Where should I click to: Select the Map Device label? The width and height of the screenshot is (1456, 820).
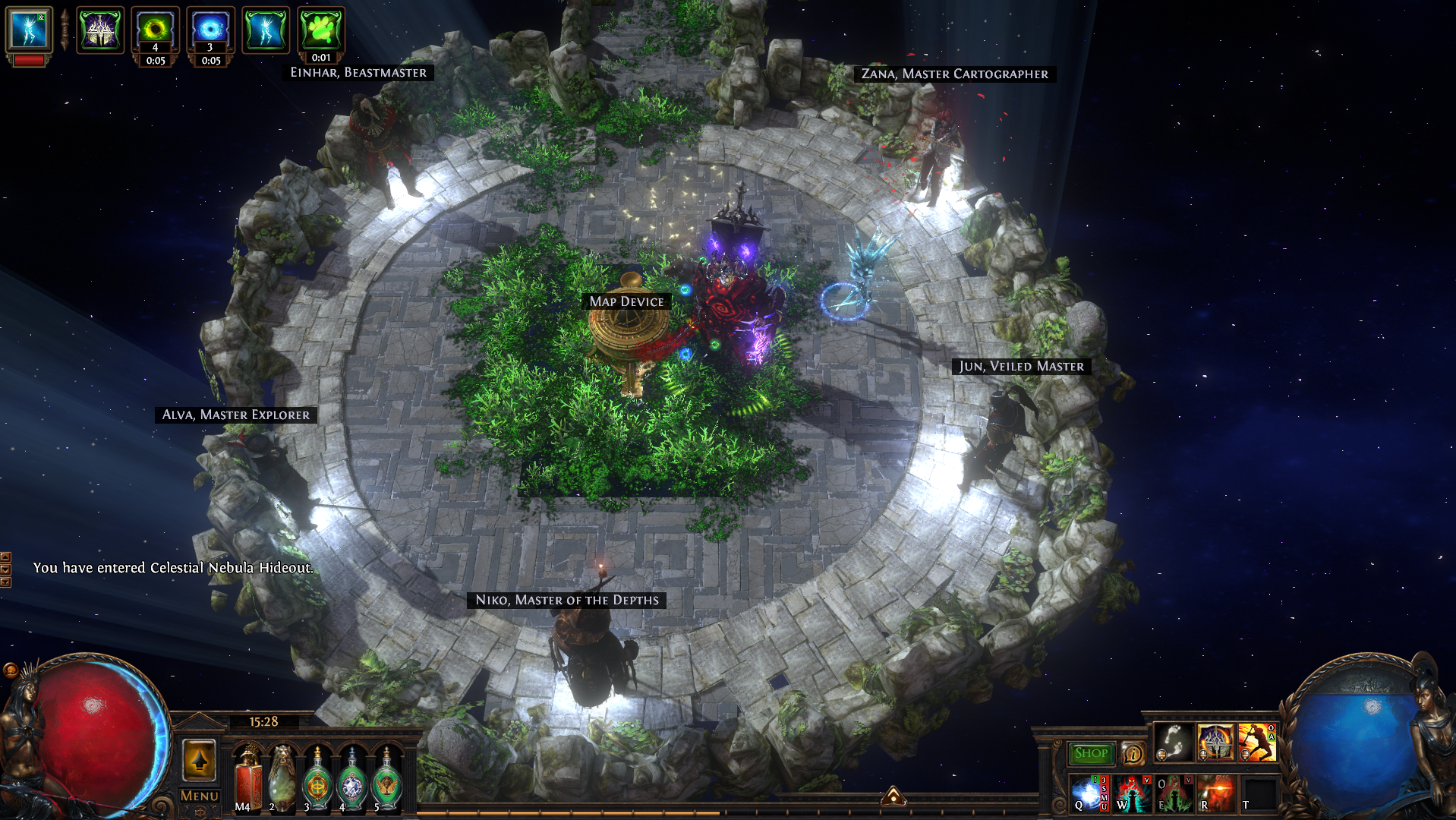626,301
